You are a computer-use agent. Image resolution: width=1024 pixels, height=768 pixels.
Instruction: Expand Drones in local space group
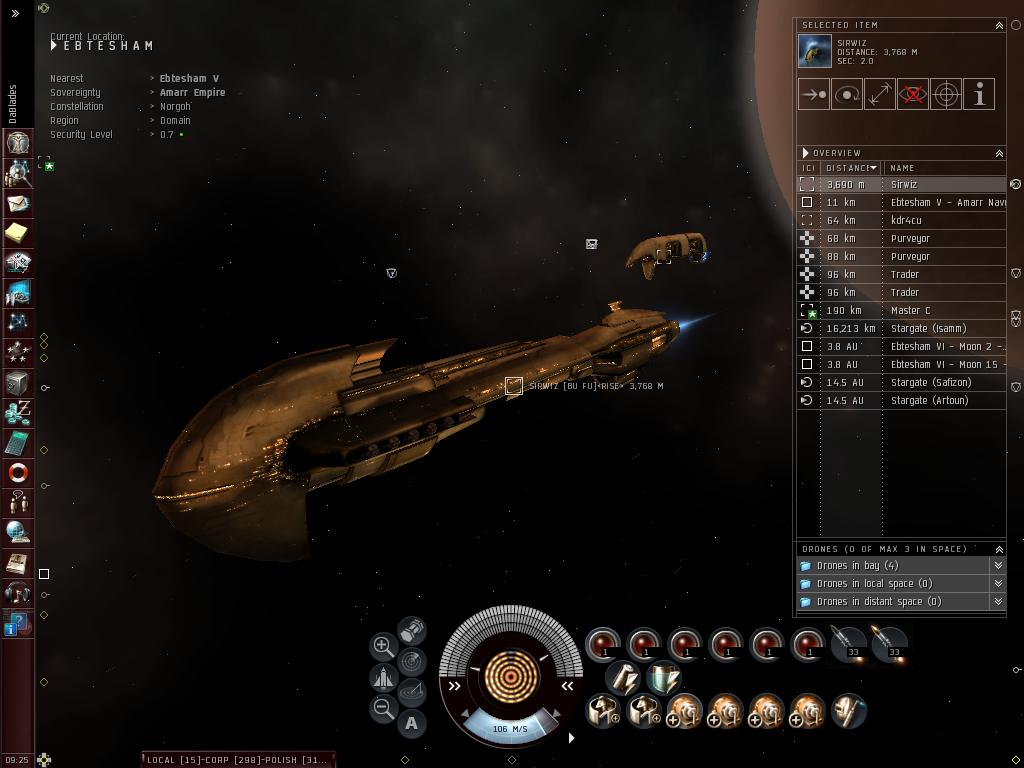click(x=874, y=584)
